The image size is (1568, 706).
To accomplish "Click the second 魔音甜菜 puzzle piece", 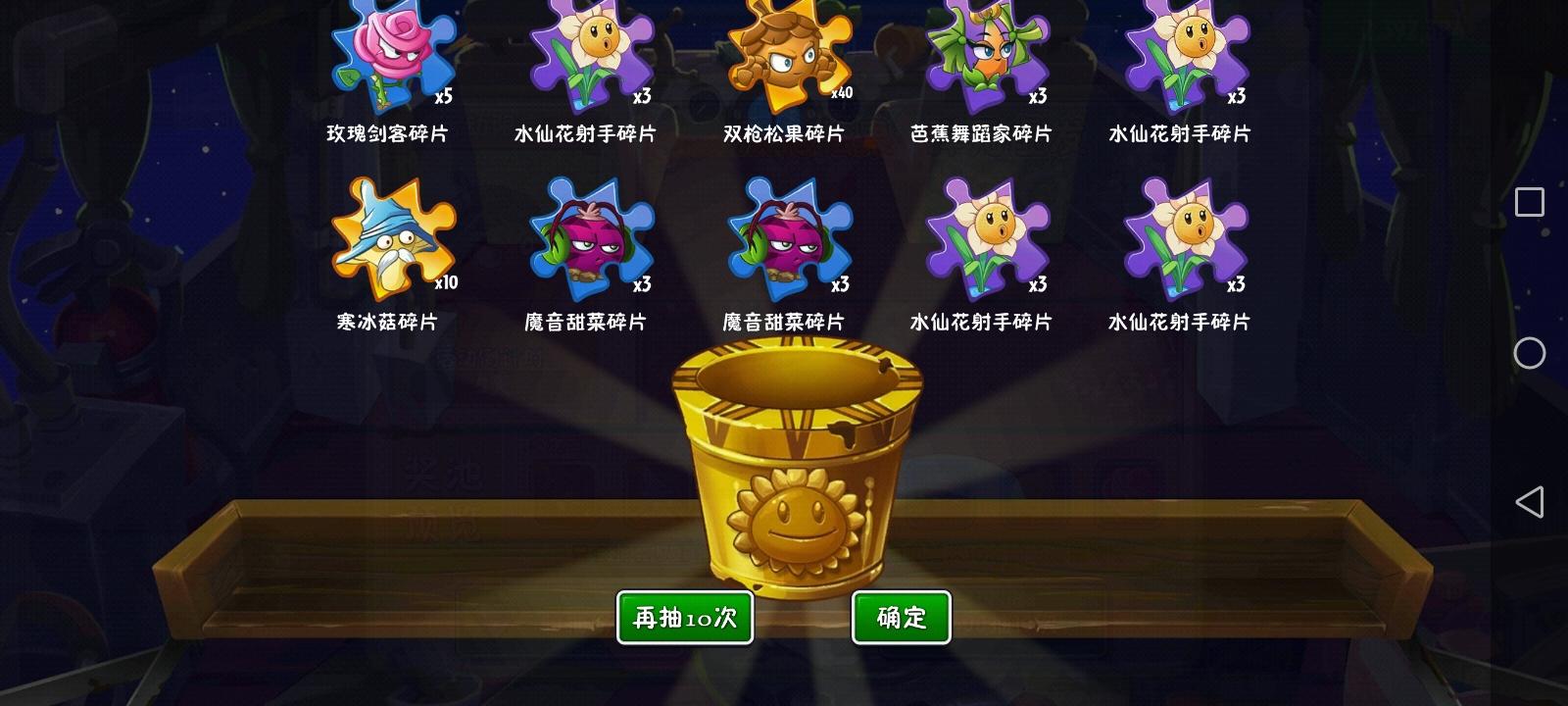I will coord(784,240).
